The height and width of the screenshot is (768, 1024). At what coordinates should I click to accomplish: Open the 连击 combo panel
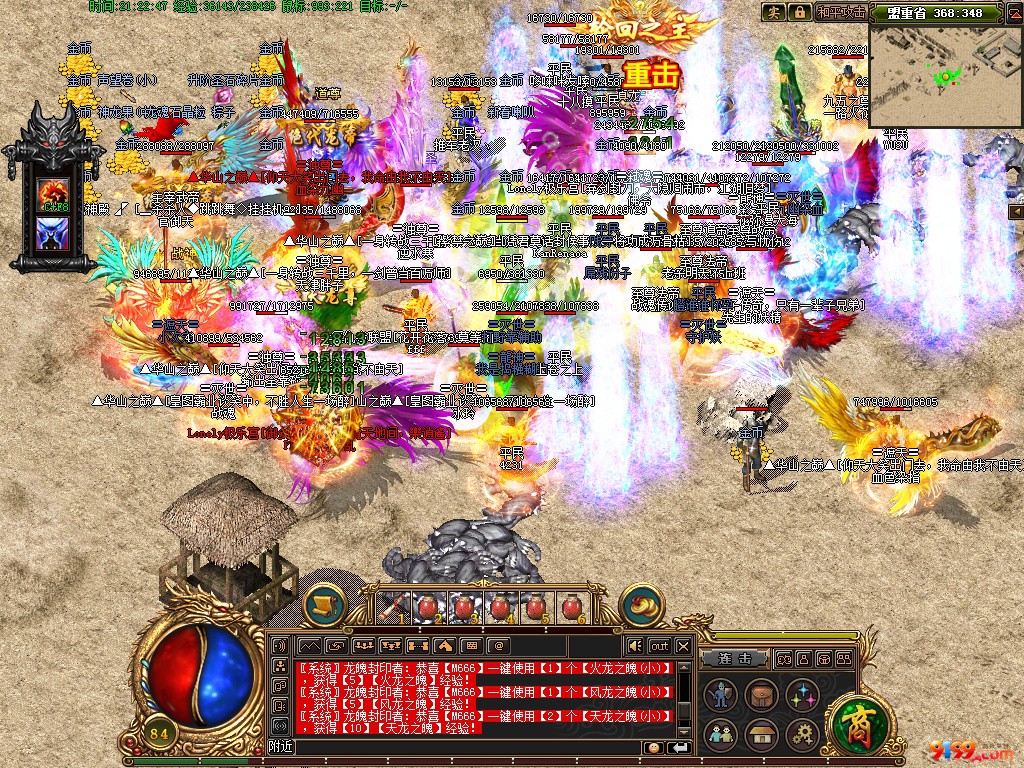(x=735, y=658)
